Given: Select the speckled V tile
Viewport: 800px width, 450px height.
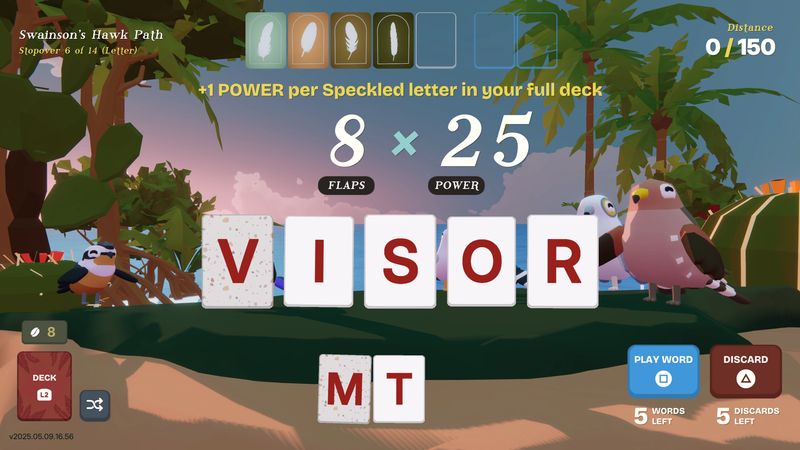Looking at the screenshot, I should (x=237, y=261).
